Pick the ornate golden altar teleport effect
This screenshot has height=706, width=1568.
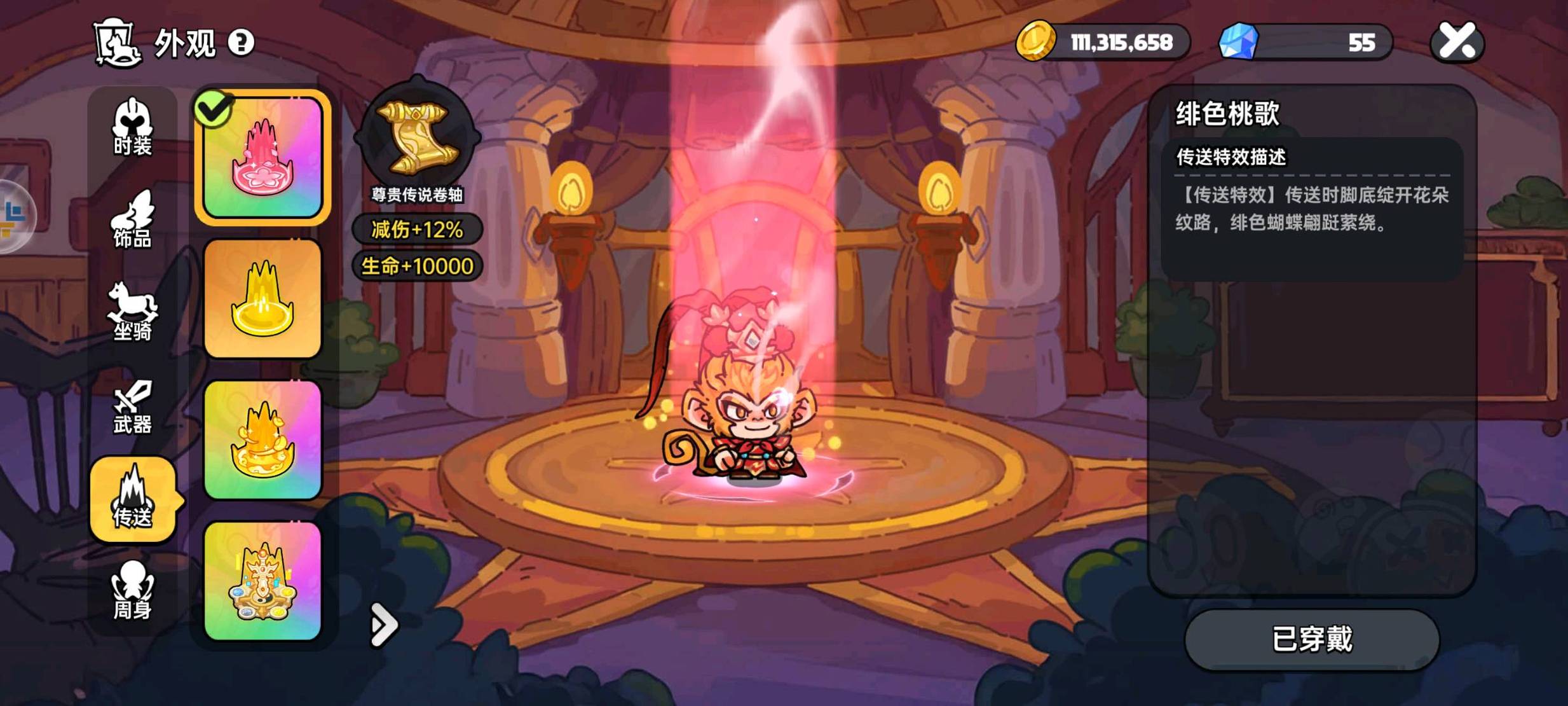[262, 581]
